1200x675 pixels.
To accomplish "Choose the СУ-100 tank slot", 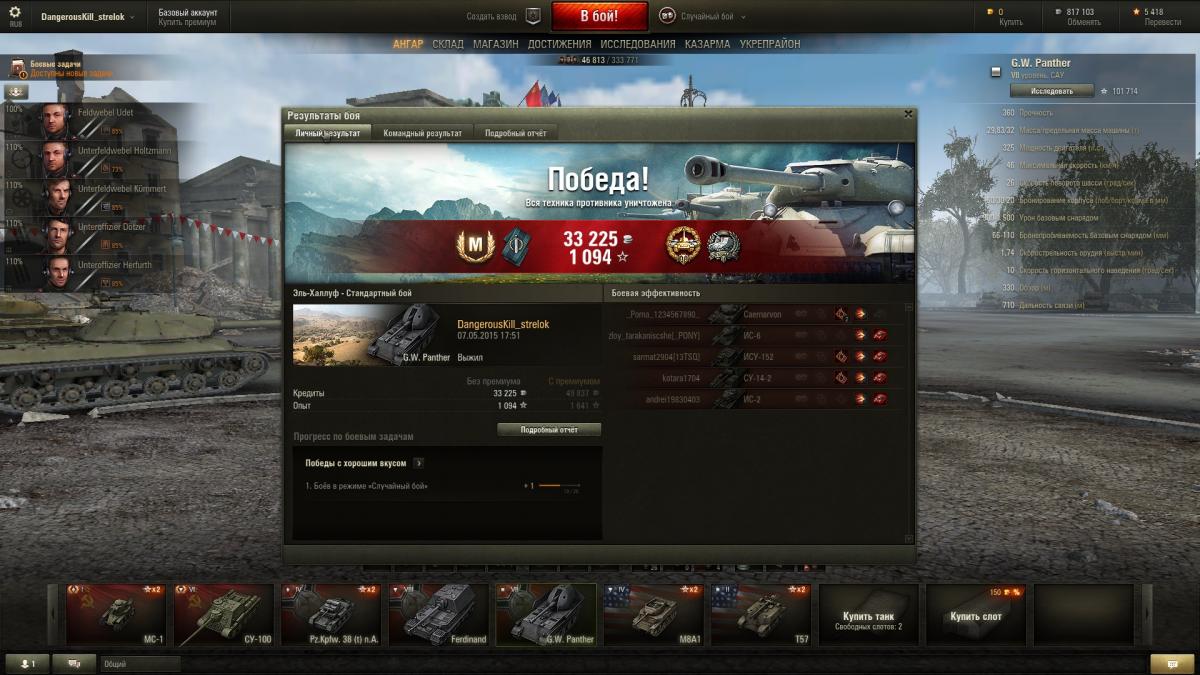I will (224, 614).
